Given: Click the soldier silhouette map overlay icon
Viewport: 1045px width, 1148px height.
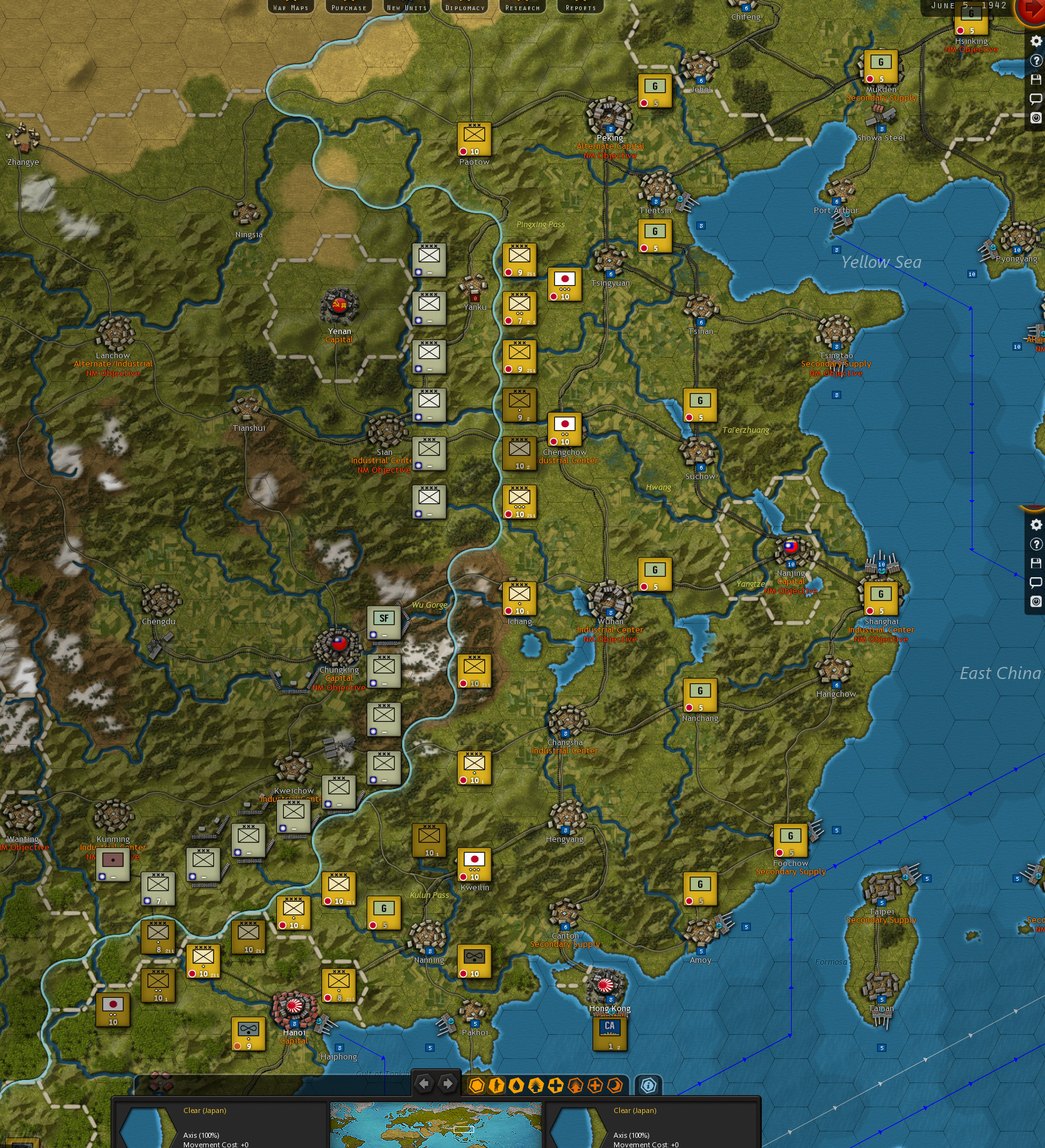Looking at the screenshot, I should (496, 1085).
